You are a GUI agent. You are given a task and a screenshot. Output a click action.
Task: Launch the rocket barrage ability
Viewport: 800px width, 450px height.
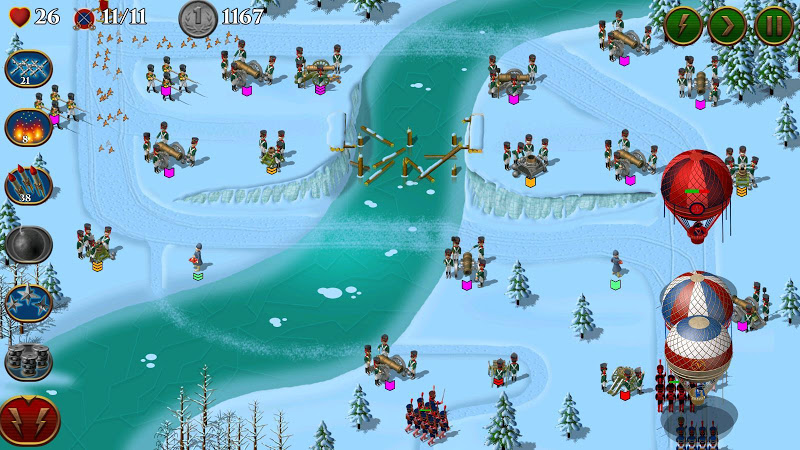point(29,185)
